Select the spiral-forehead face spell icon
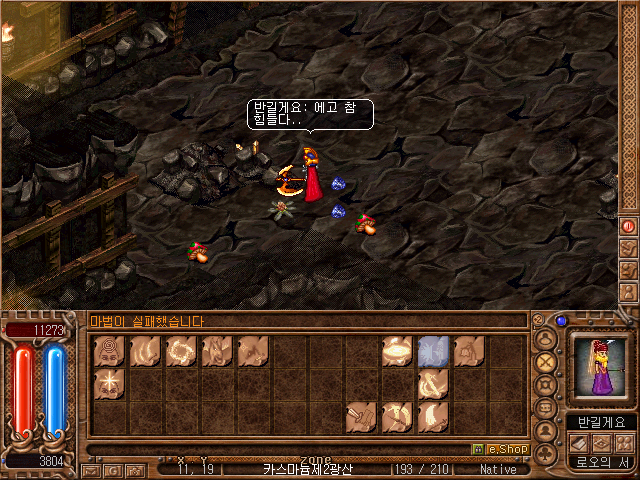 [109, 350]
